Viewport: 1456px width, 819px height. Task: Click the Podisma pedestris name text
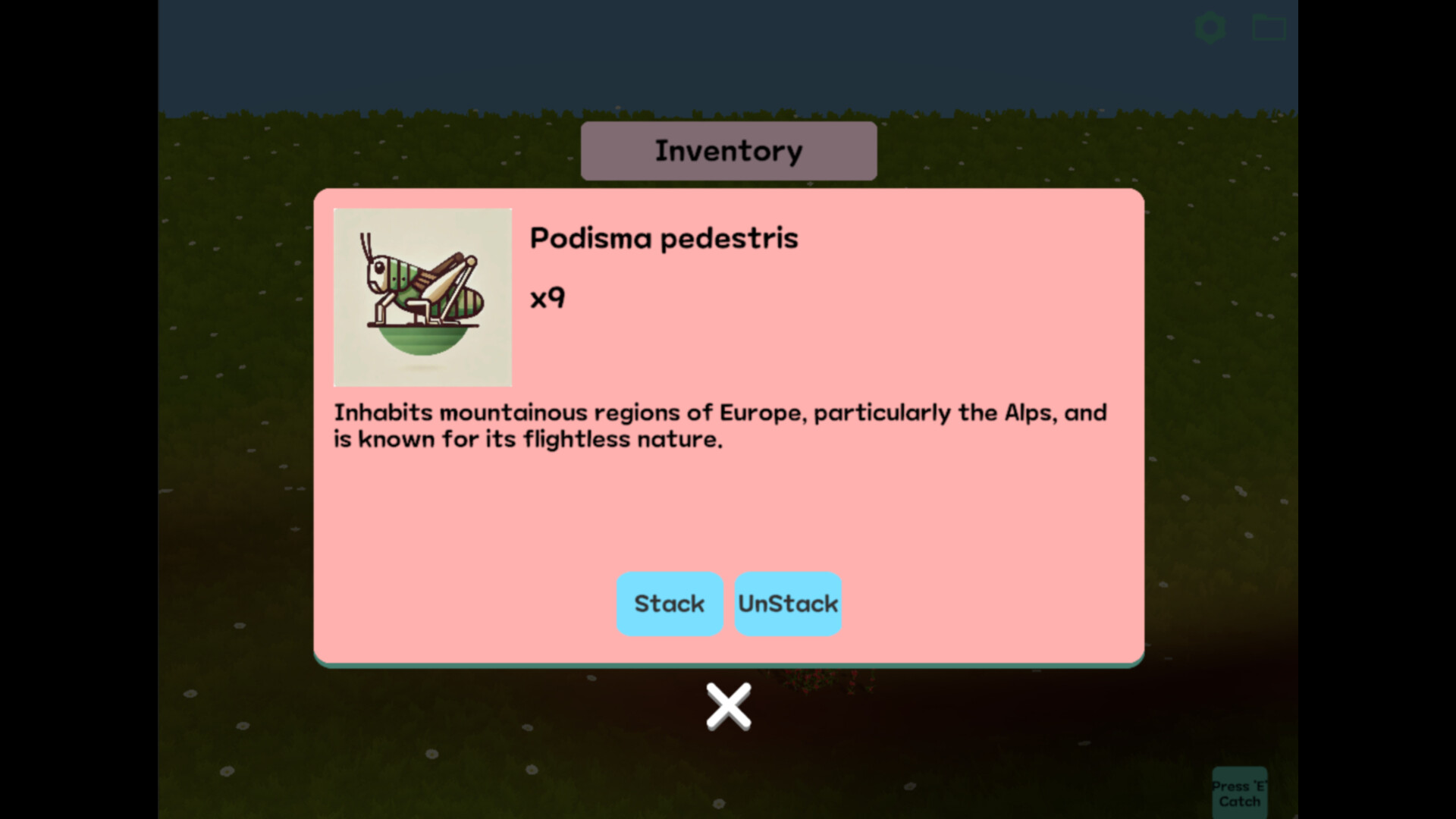664,237
